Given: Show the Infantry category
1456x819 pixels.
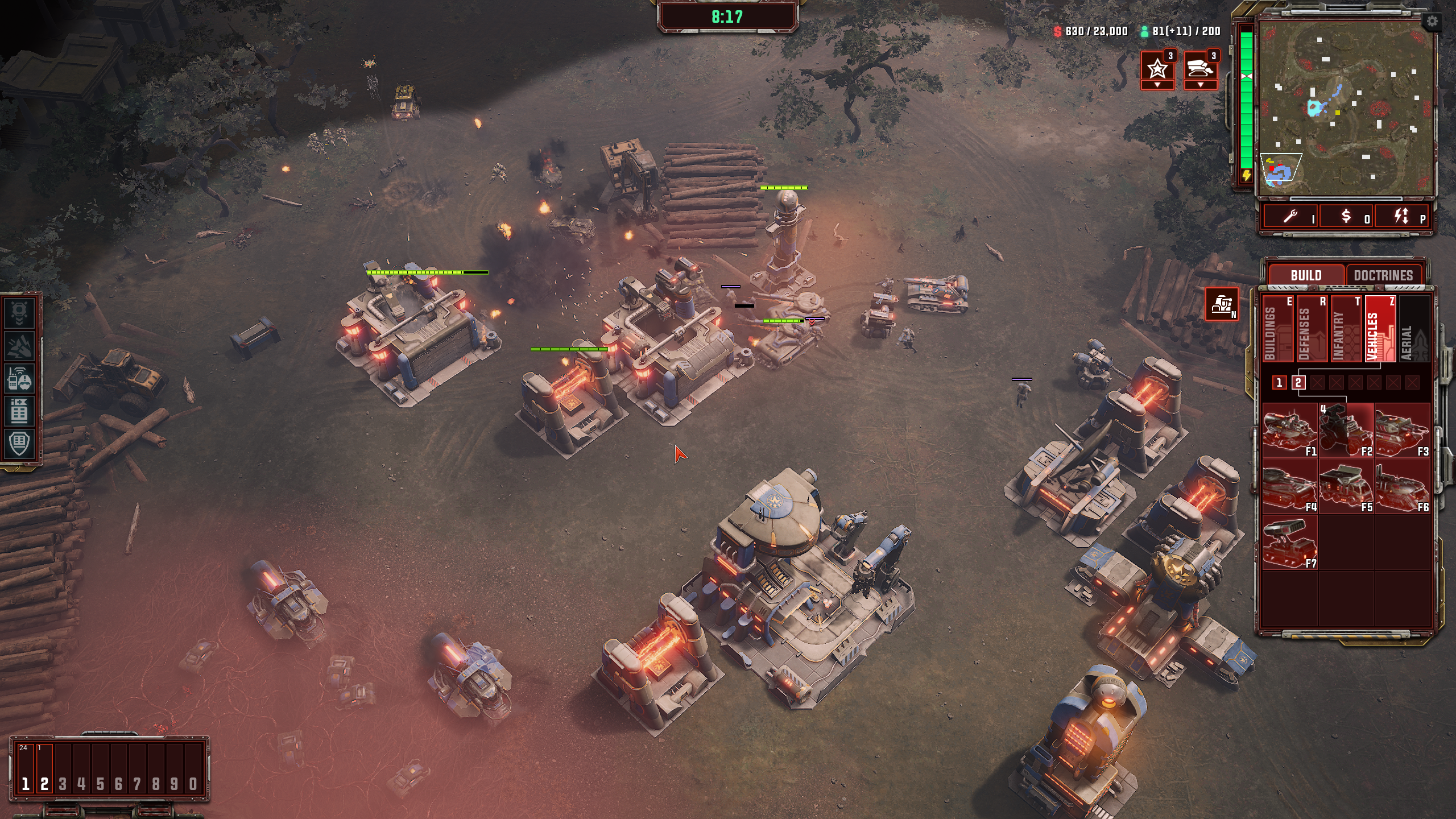Looking at the screenshot, I should [1346, 329].
